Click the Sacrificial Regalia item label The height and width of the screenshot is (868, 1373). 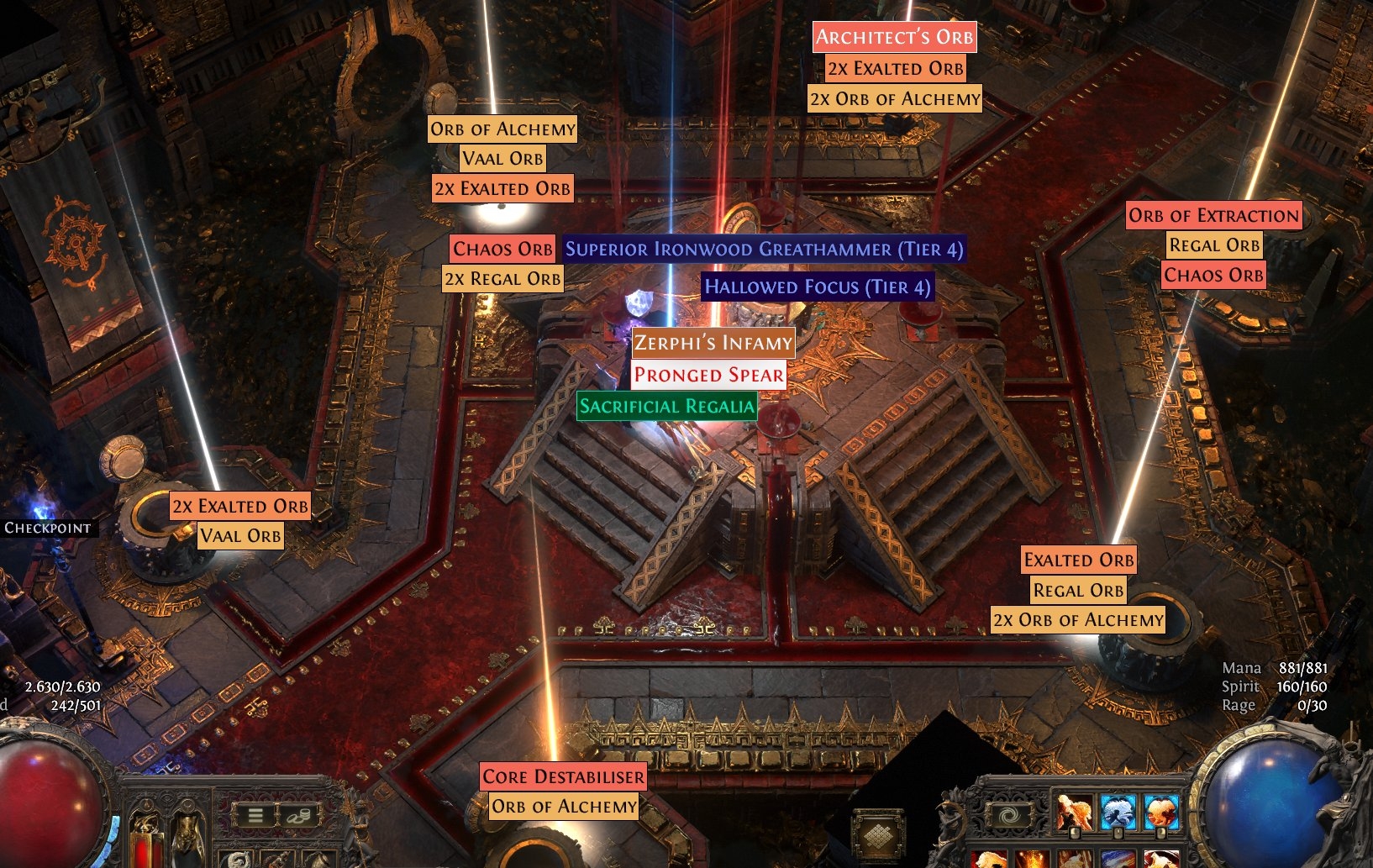[x=666, y=407]
